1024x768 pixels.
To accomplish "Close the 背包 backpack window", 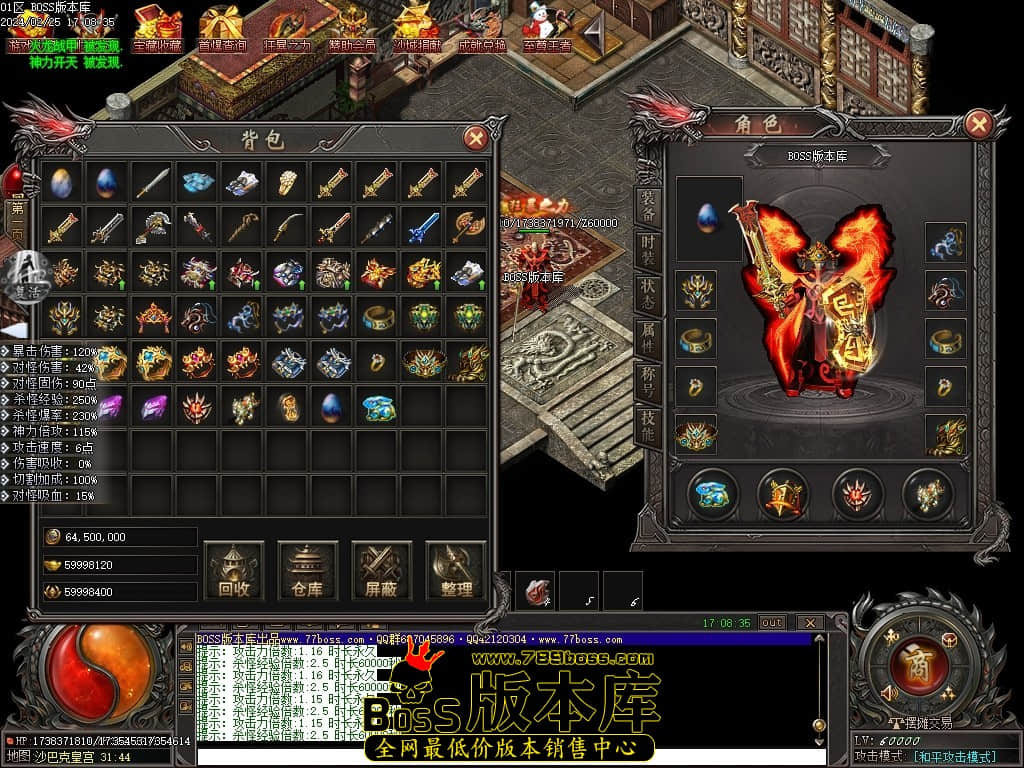I will pyautogui.click(x=477, y=139).
